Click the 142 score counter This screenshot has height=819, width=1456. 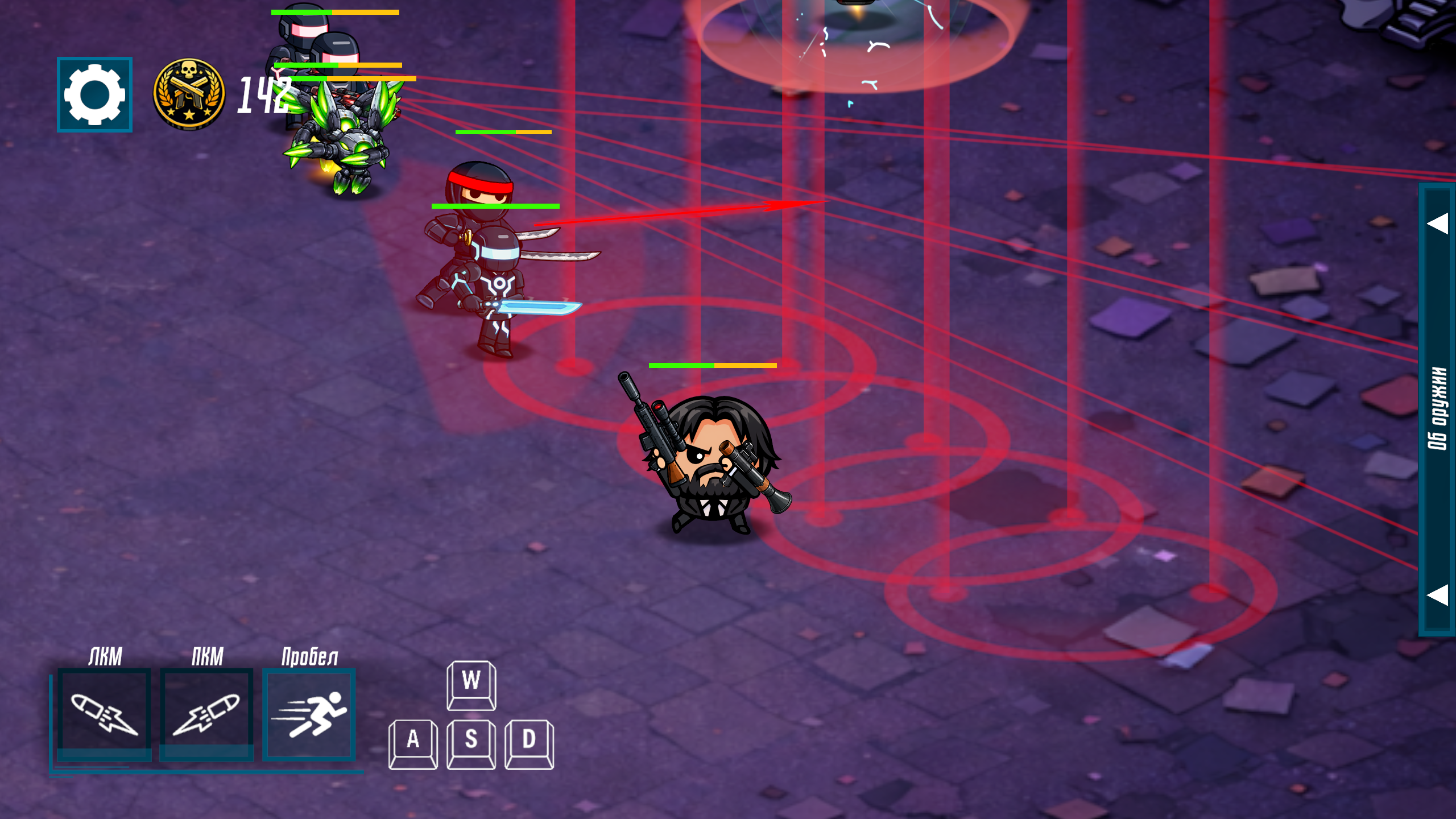tap(264, 97)
